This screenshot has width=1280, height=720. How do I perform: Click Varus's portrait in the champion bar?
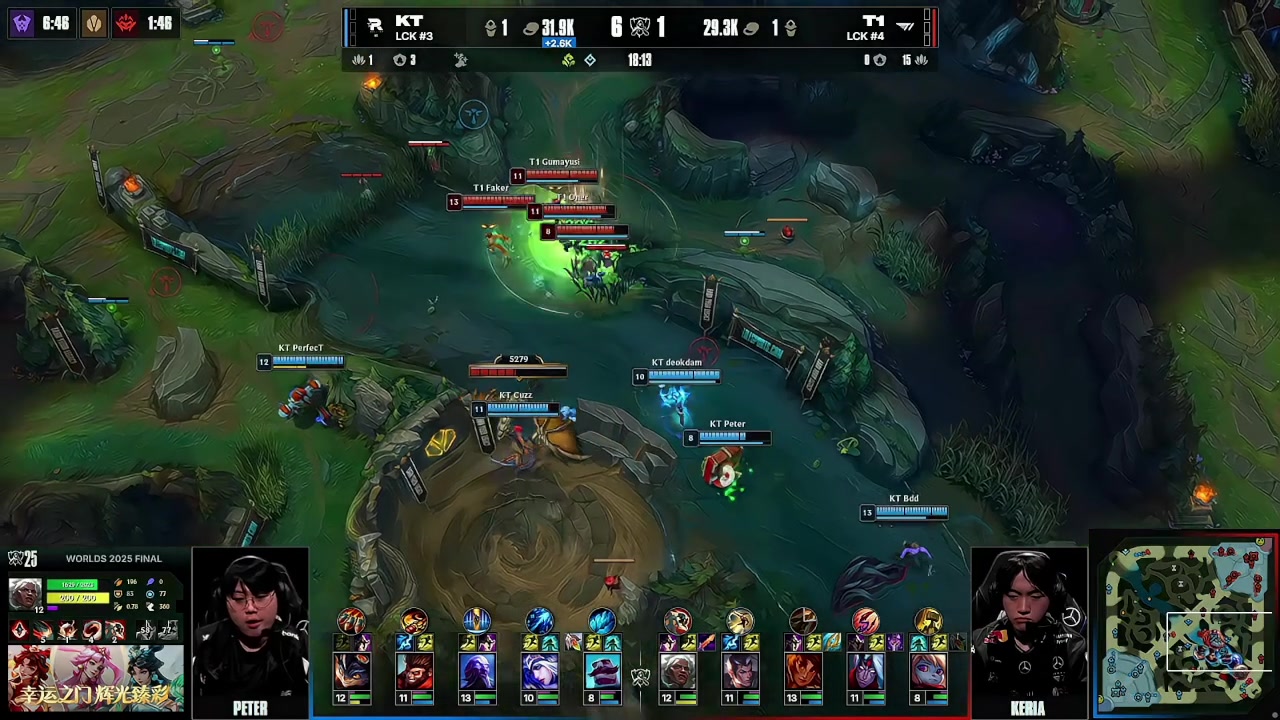pyautogui.click(x=866, y=671)
